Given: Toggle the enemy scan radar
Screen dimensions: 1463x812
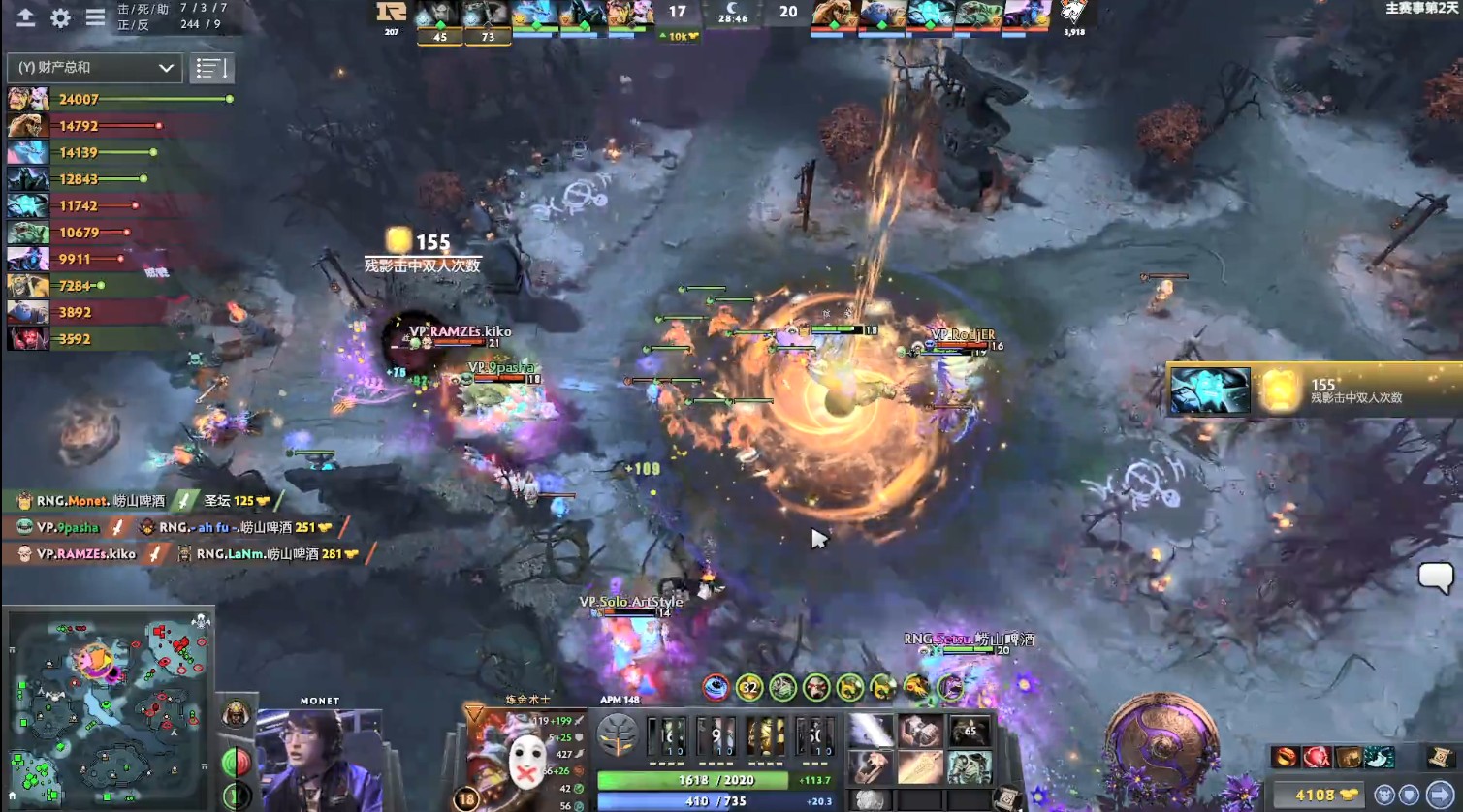Looking at the screenshot, I should pos(1385,796).
